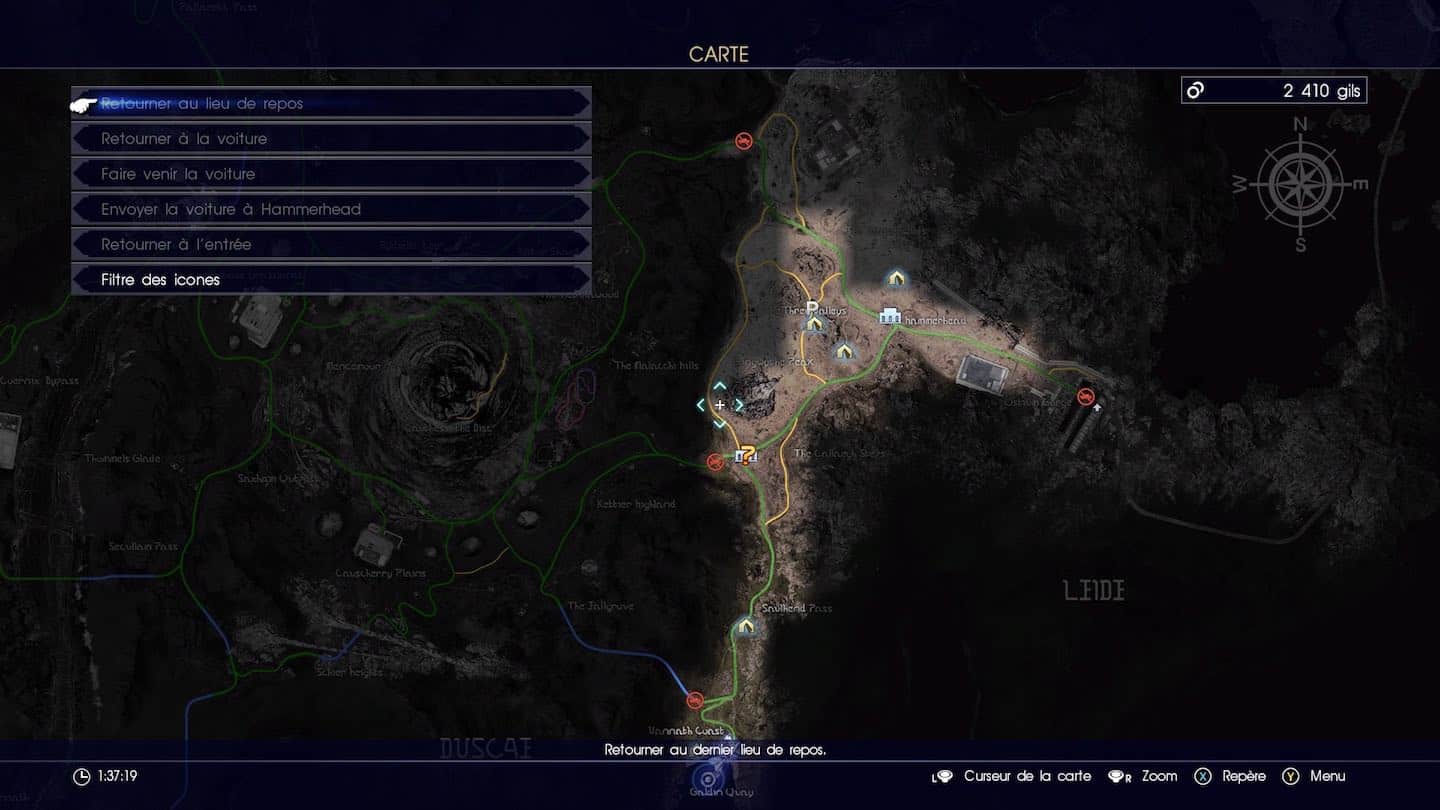Select the camp marker north of Hammerhead
This screenshot has height=810, width=1440.
coord(895,278)
